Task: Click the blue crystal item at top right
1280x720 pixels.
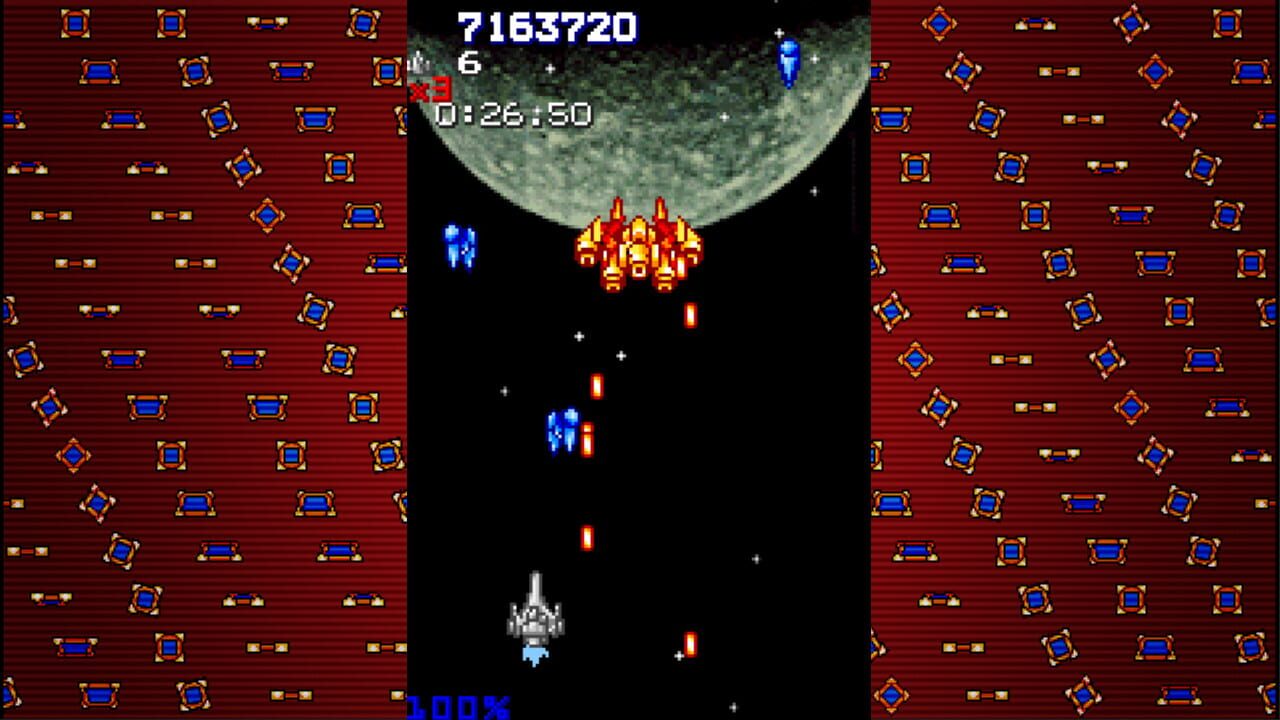Action: (x=789, y=62)
